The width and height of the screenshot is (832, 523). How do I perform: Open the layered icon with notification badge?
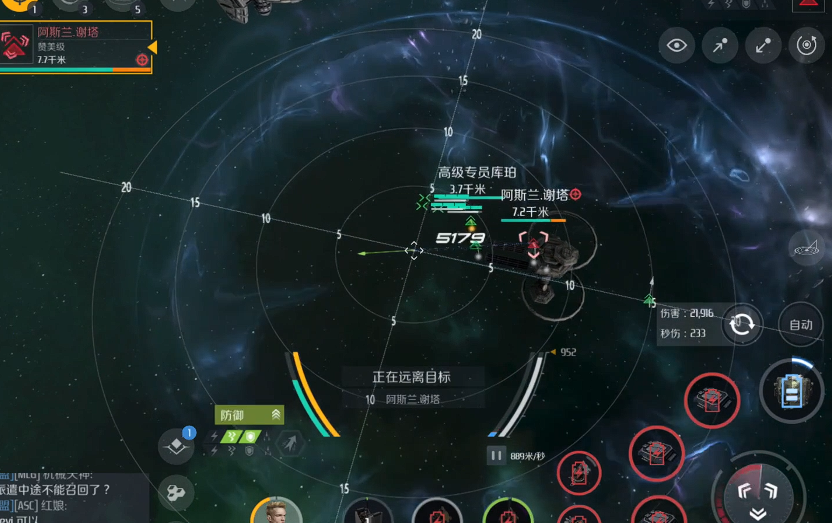coord(177,446)
